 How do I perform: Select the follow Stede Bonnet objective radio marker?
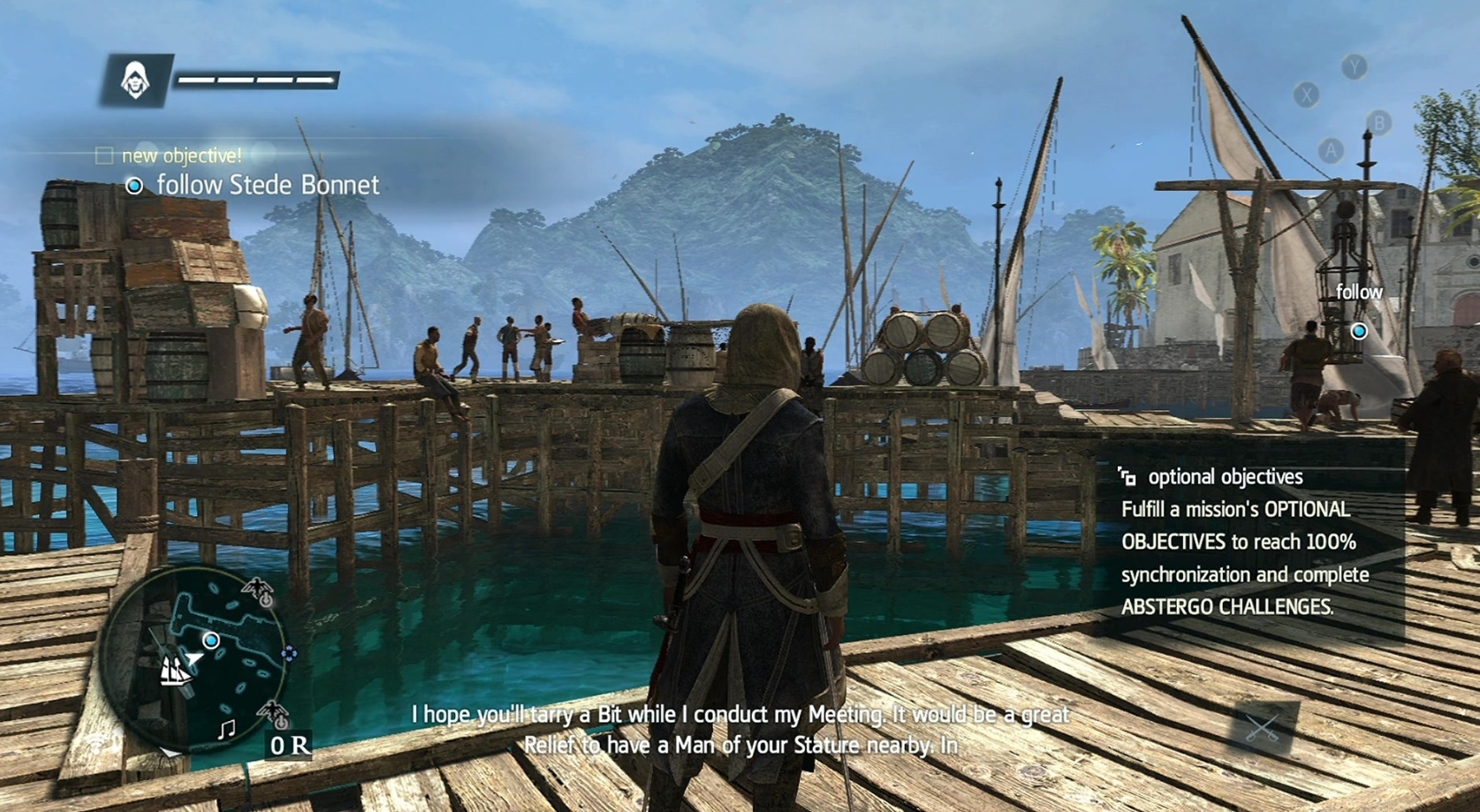click(x=134, y=186)
